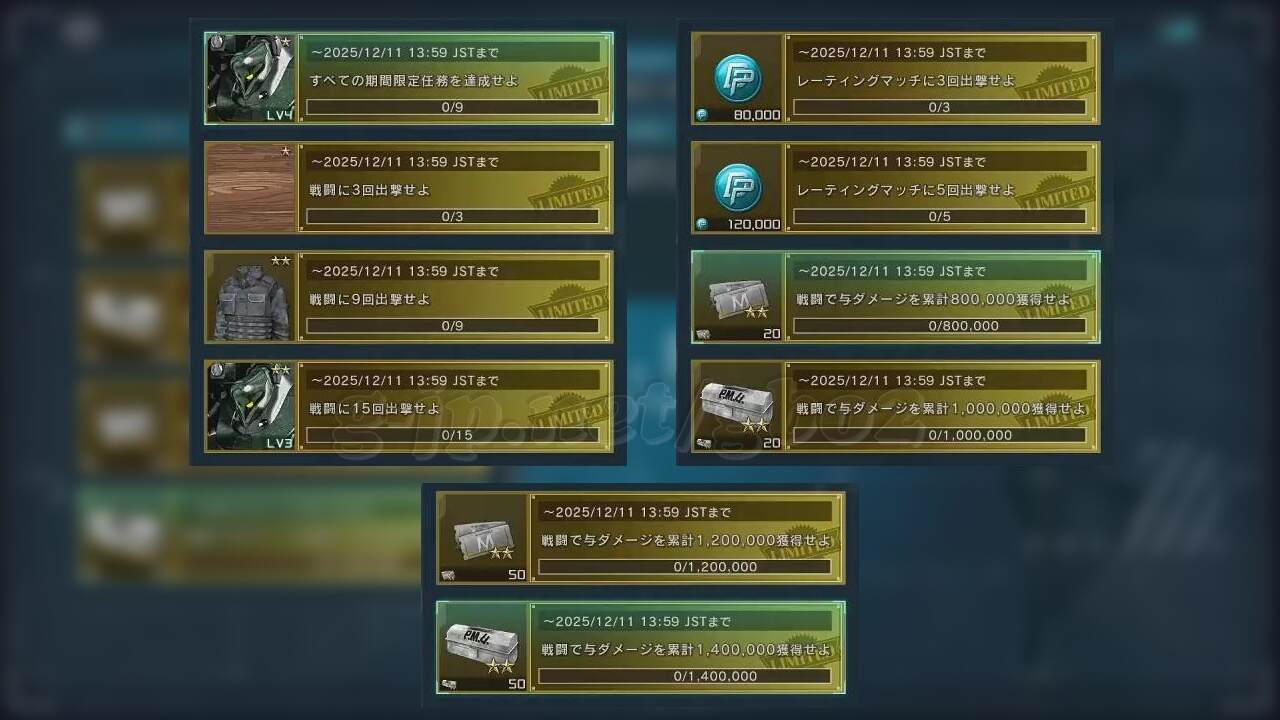Inspect the 120,000 points reward icon
The height and width of the screenshot is (720, 1280).
tap(738, 188)
